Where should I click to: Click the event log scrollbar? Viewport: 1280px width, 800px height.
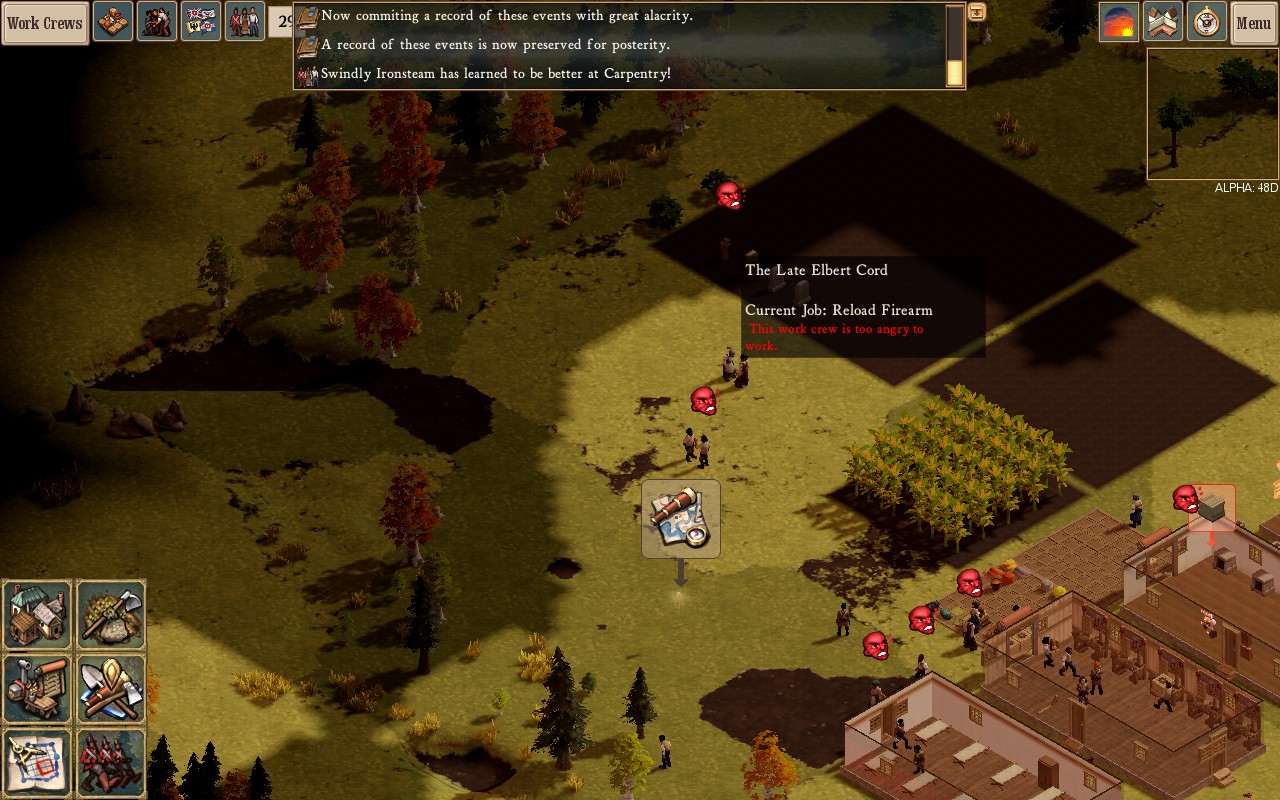pyautogui.click(x=954, y=47)
